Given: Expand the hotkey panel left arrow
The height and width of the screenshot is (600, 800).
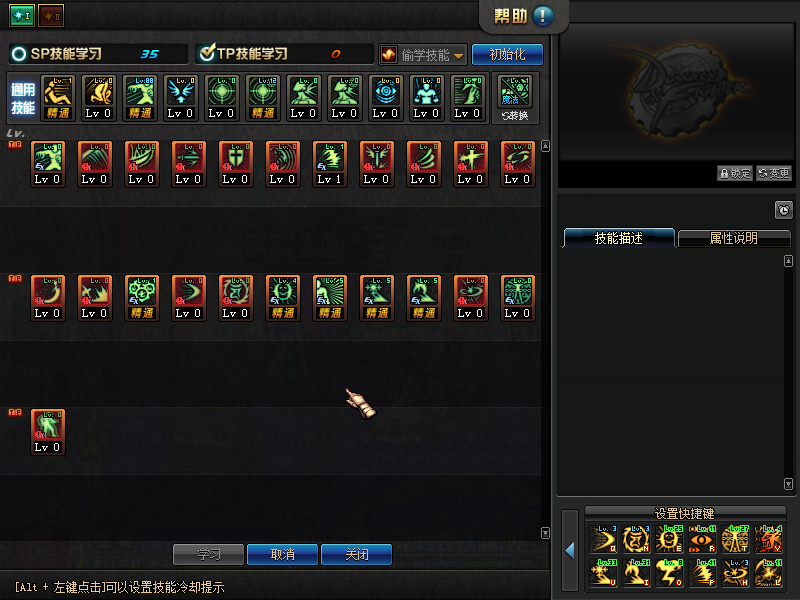Looking at the screenshot, I should (x=569, y=550).
